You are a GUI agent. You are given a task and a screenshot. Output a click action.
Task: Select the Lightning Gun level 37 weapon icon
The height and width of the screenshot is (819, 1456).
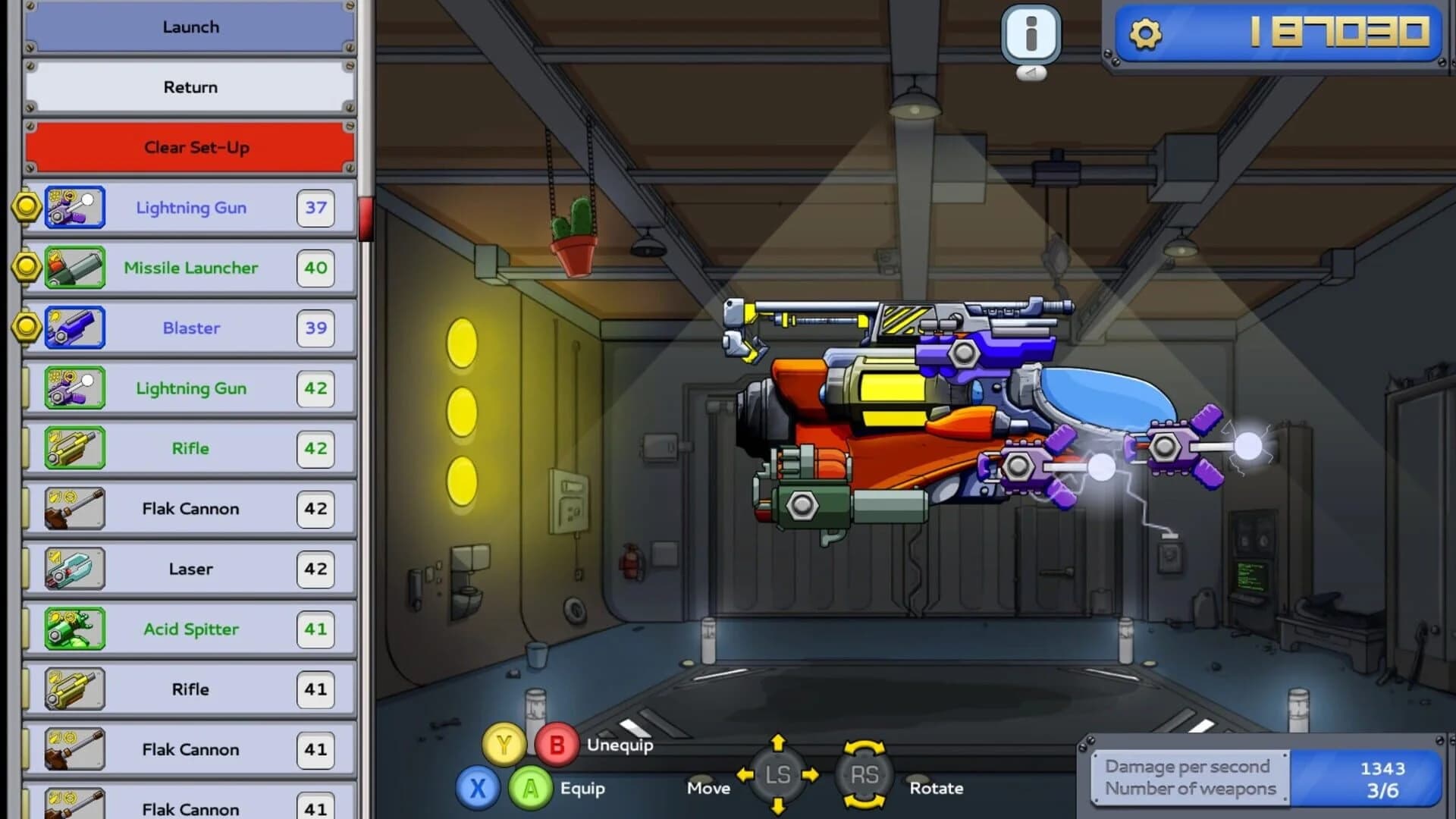coord(74,207)
